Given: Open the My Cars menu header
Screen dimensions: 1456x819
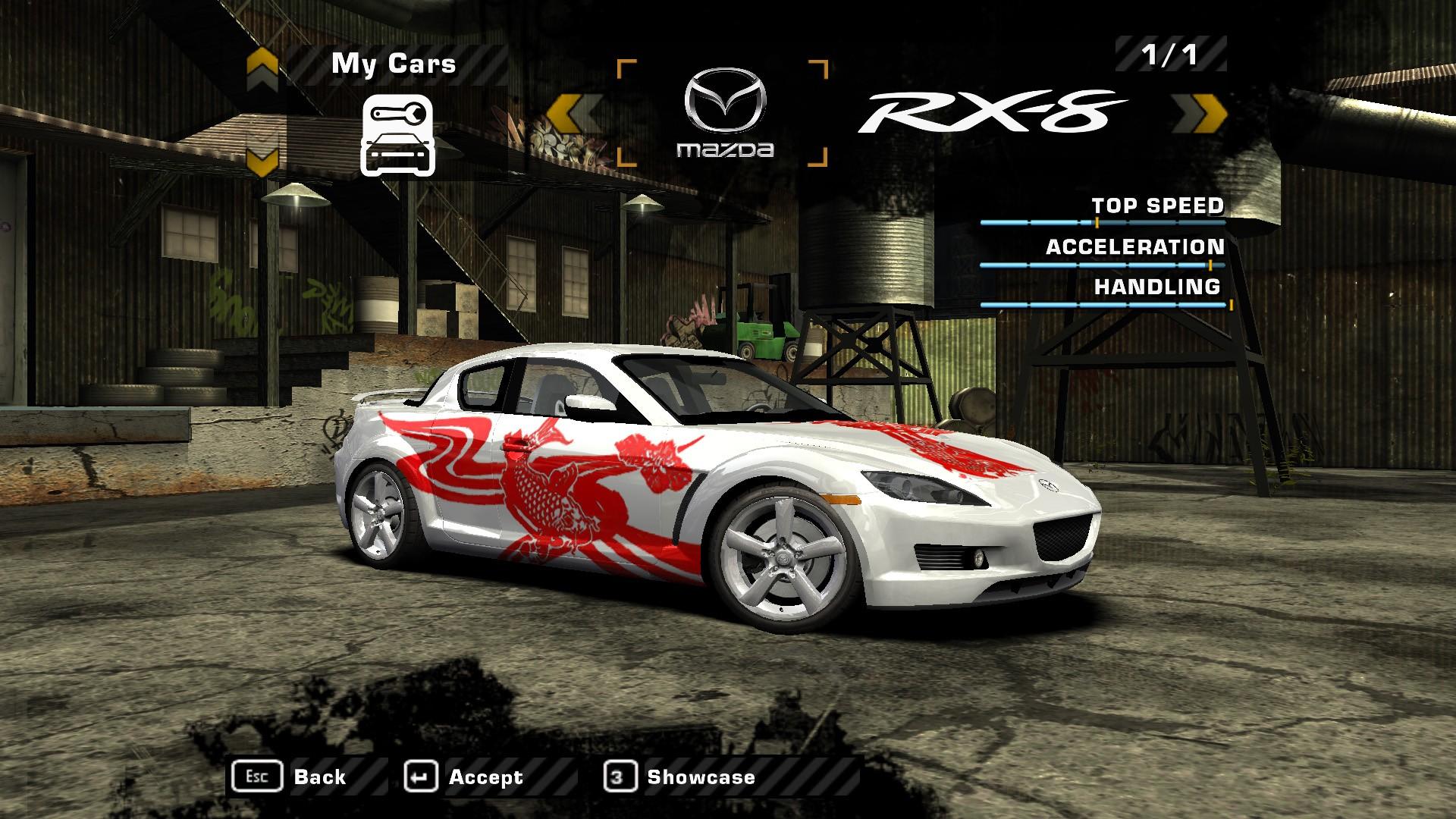Looking at the screenshot, I should click(x=393, y=64).
